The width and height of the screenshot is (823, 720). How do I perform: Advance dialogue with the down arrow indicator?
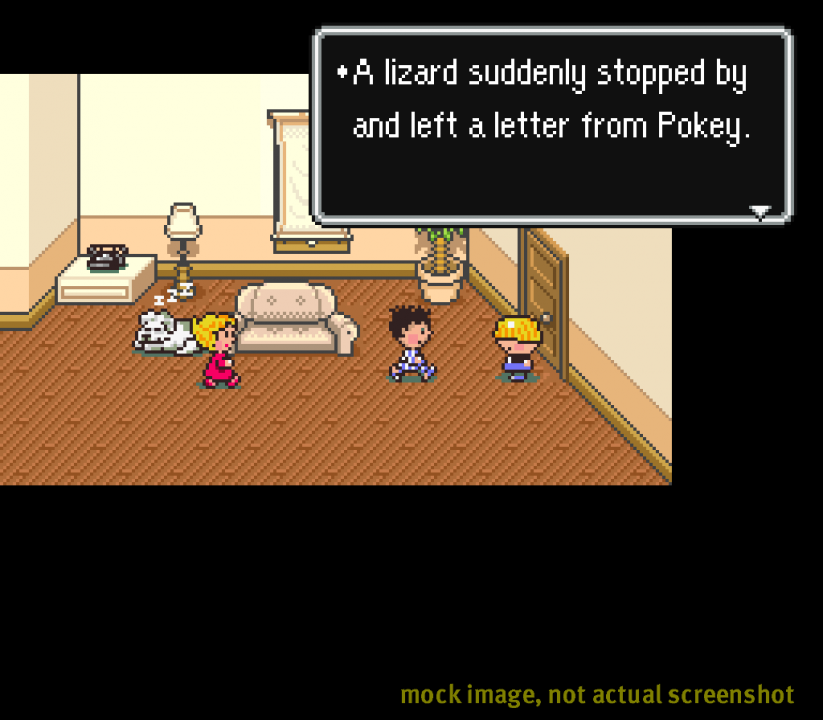(x=761, y=212)
